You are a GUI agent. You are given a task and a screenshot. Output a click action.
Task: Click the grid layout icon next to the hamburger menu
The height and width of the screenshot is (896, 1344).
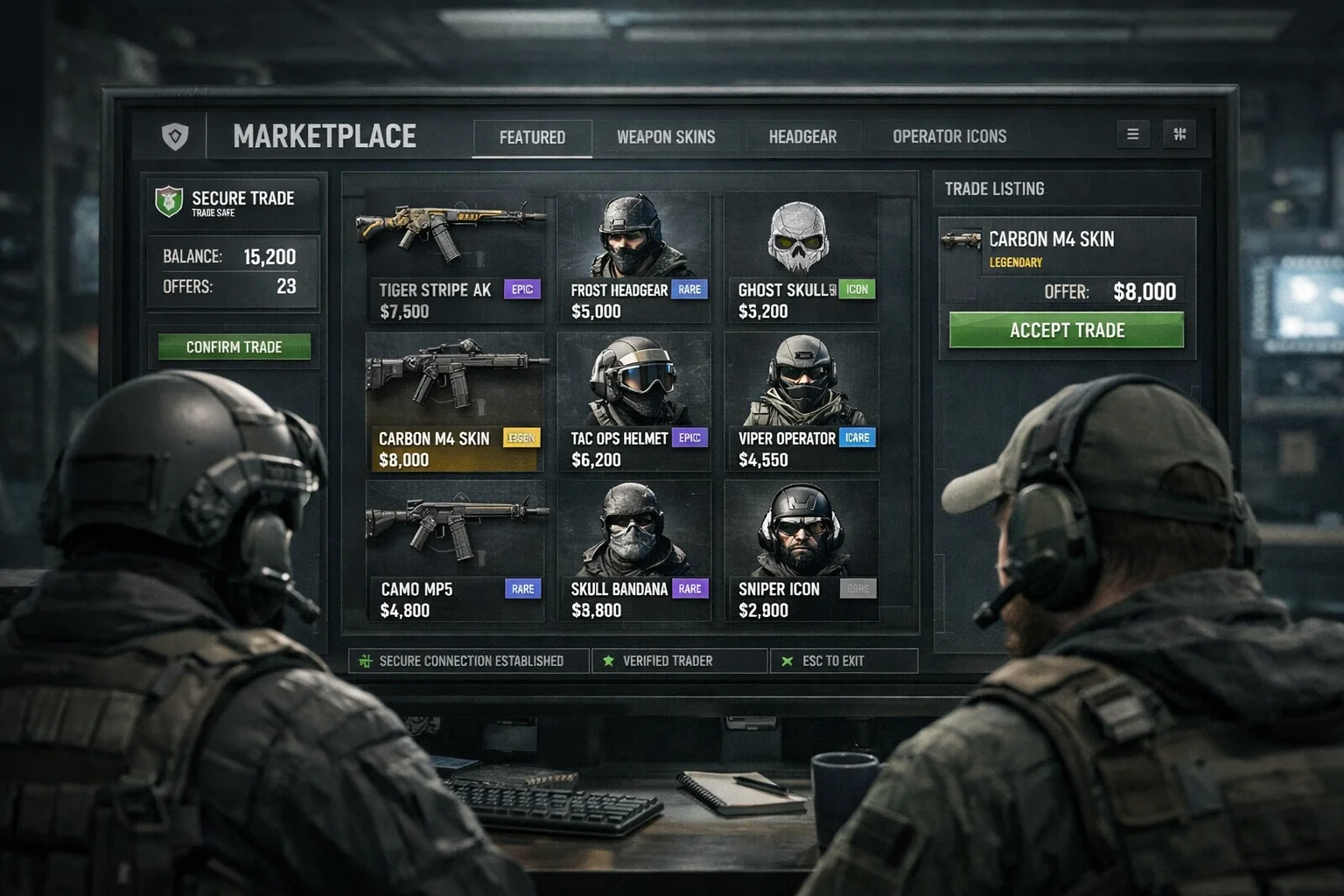click(x=1180, y=134)
